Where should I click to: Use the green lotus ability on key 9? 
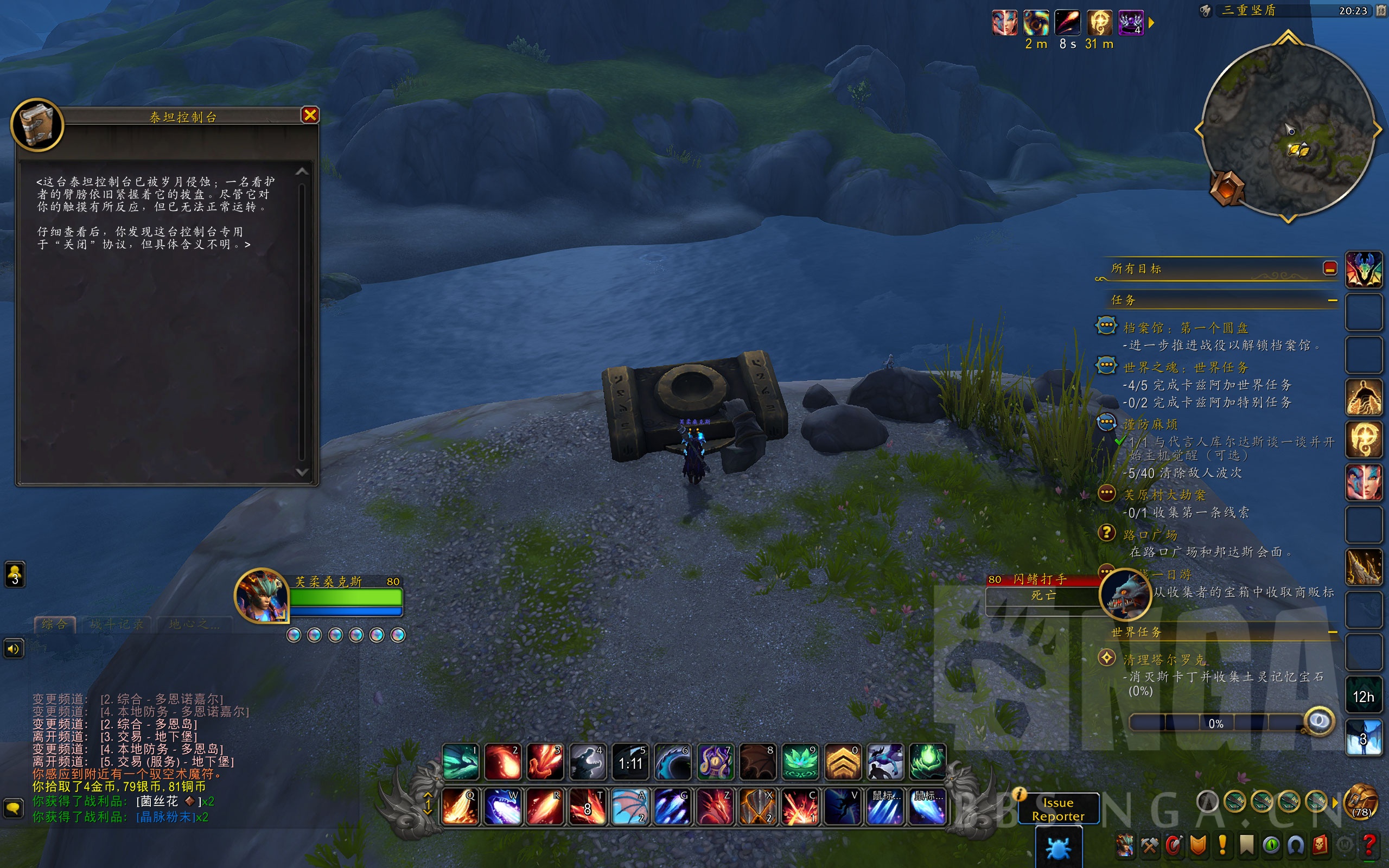click(800, 762)
